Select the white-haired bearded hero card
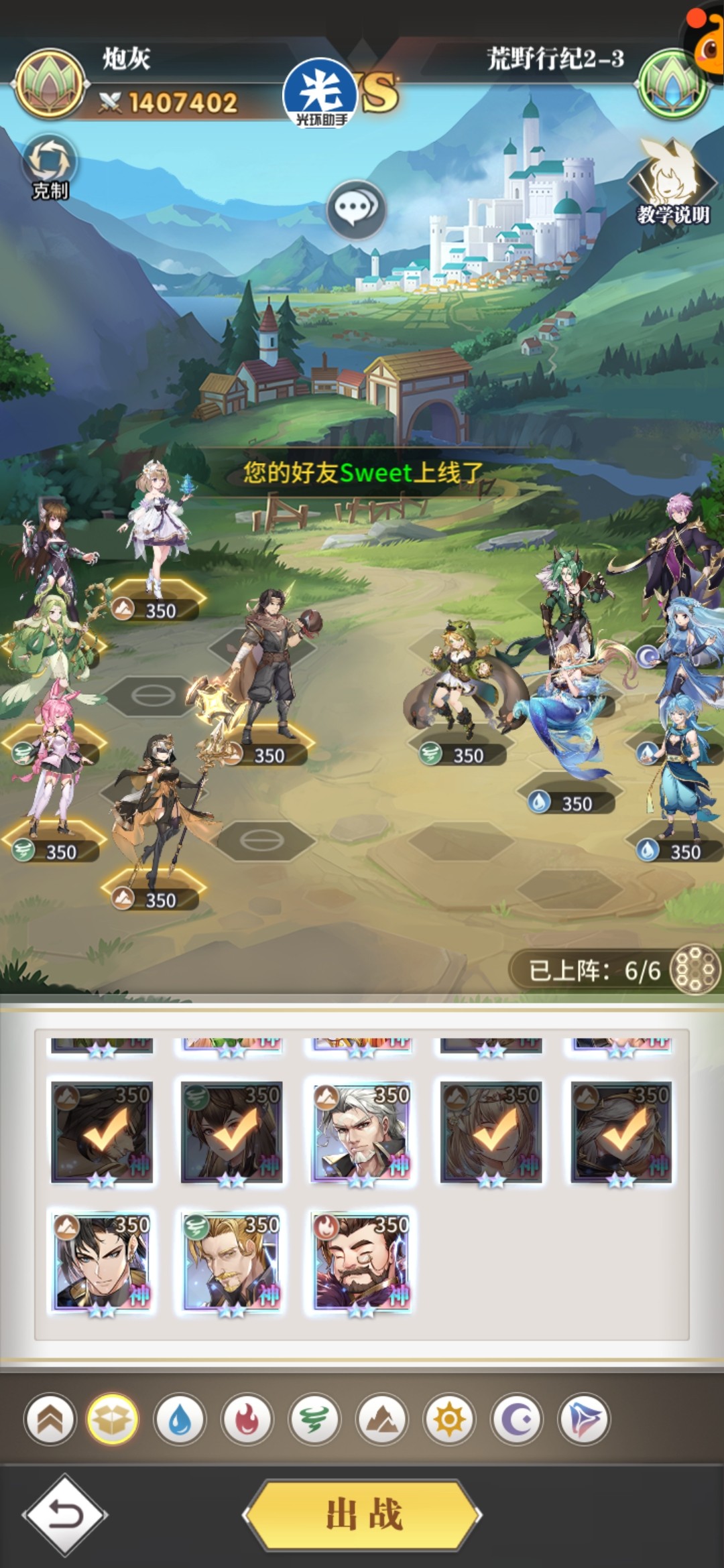 click(x=362, y=1132)
